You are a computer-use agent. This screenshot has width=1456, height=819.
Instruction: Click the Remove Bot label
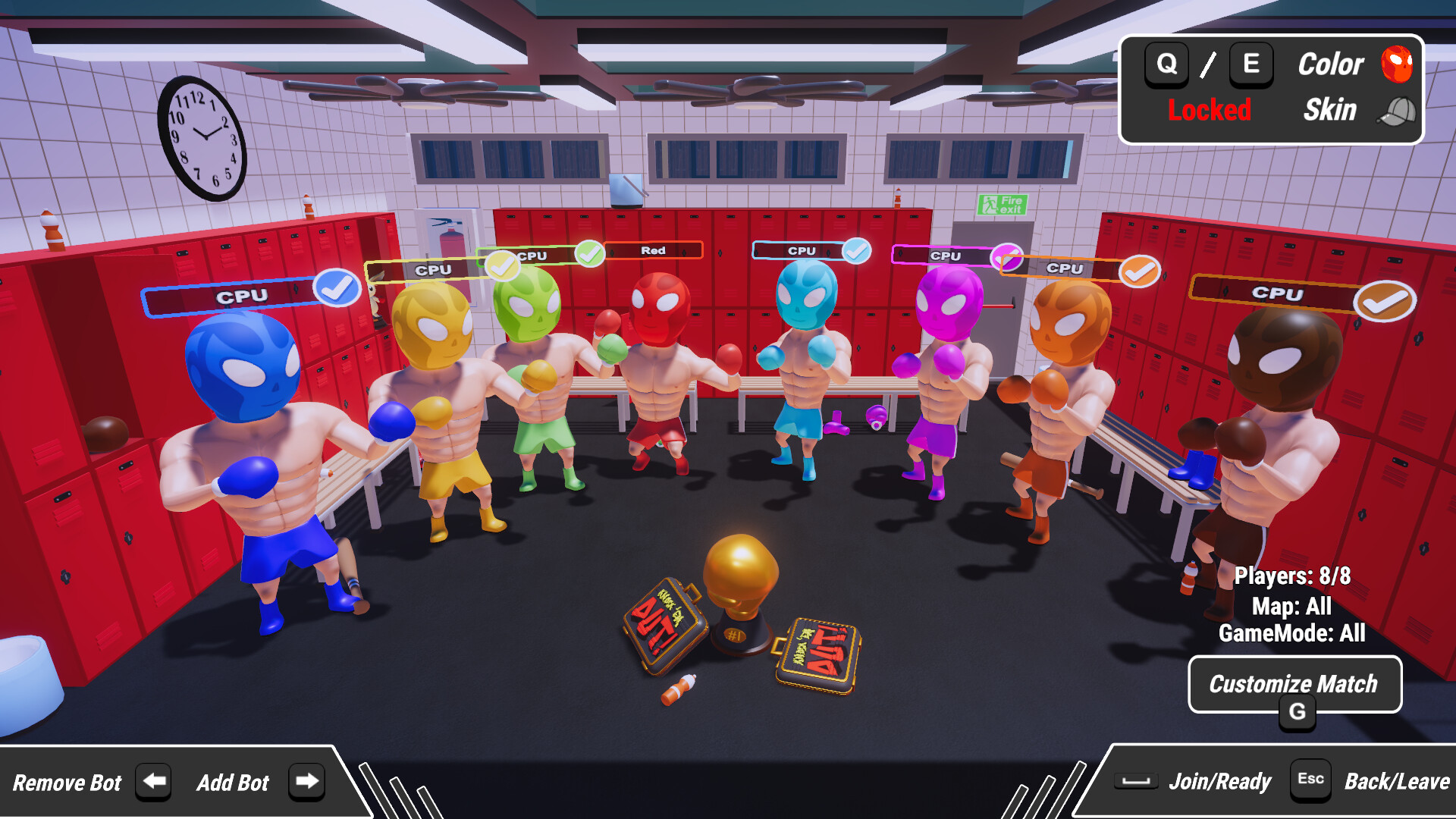67,782
